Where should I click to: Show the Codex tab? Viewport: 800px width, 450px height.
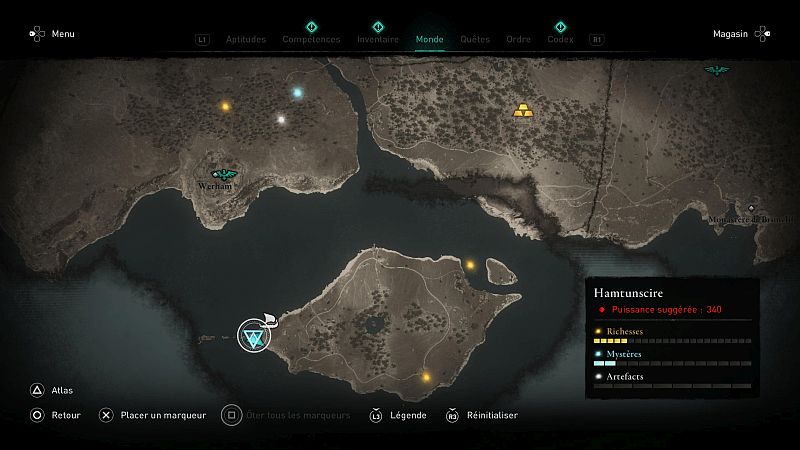(560, 40)
